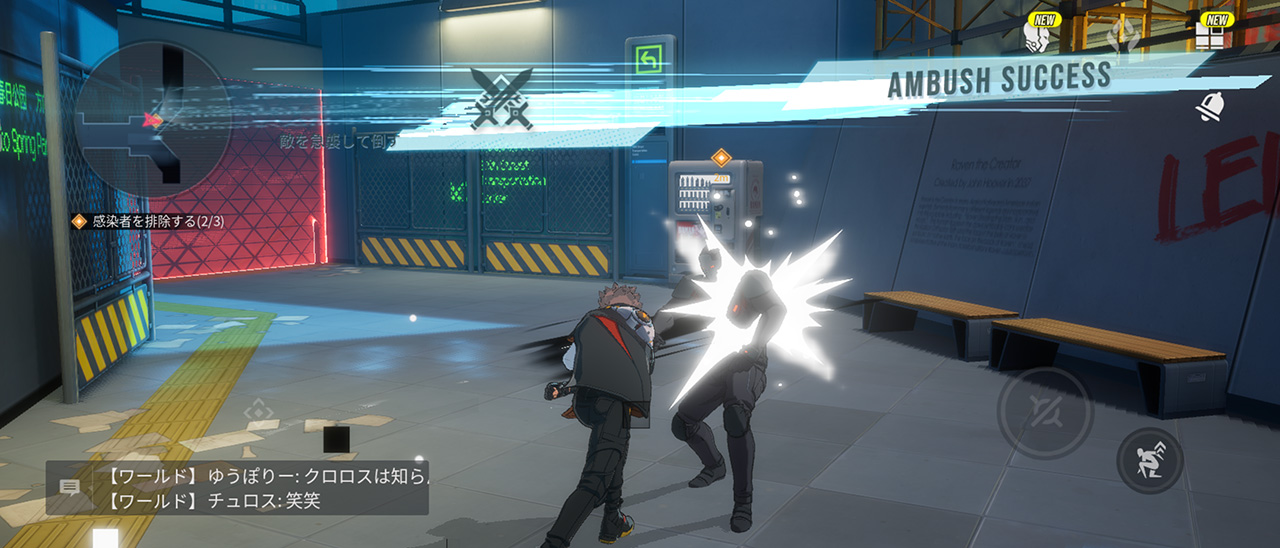Tap the faded diamond emblem icon

1123,36
